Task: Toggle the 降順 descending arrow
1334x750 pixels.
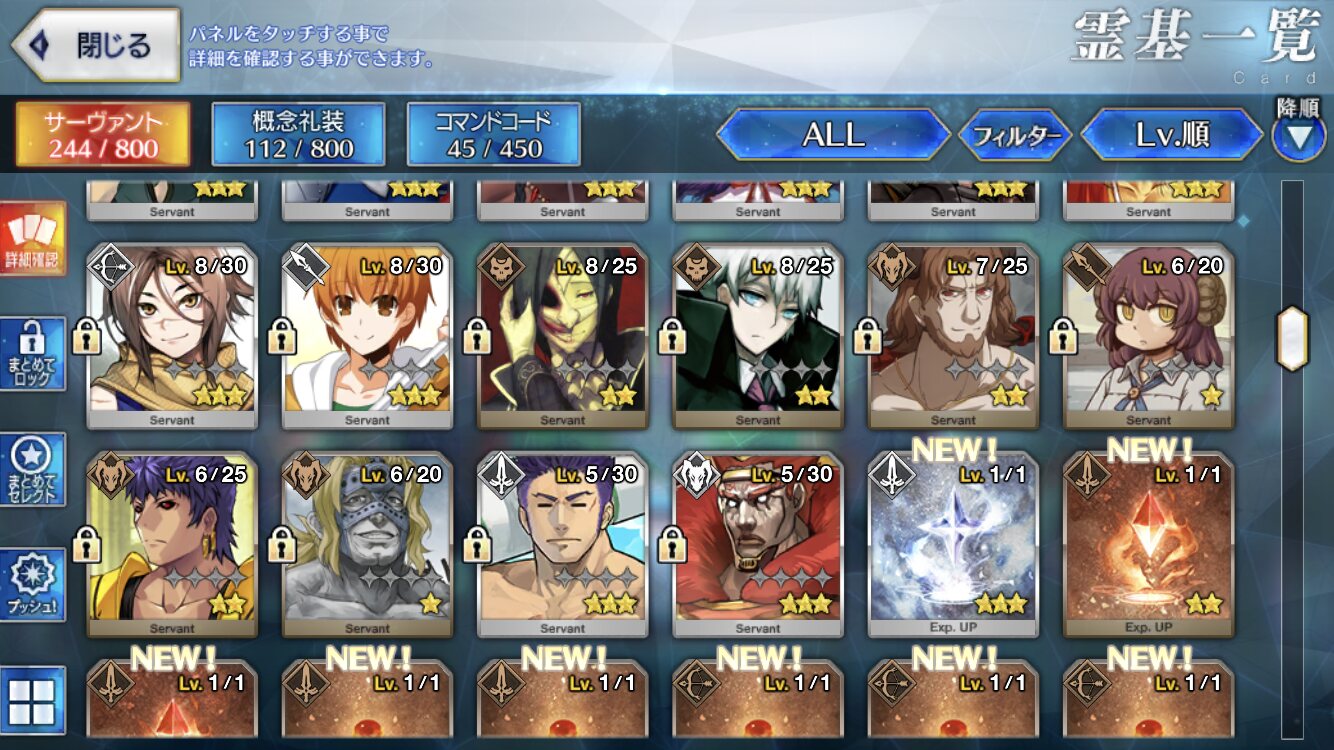Action: (1298, 137)
